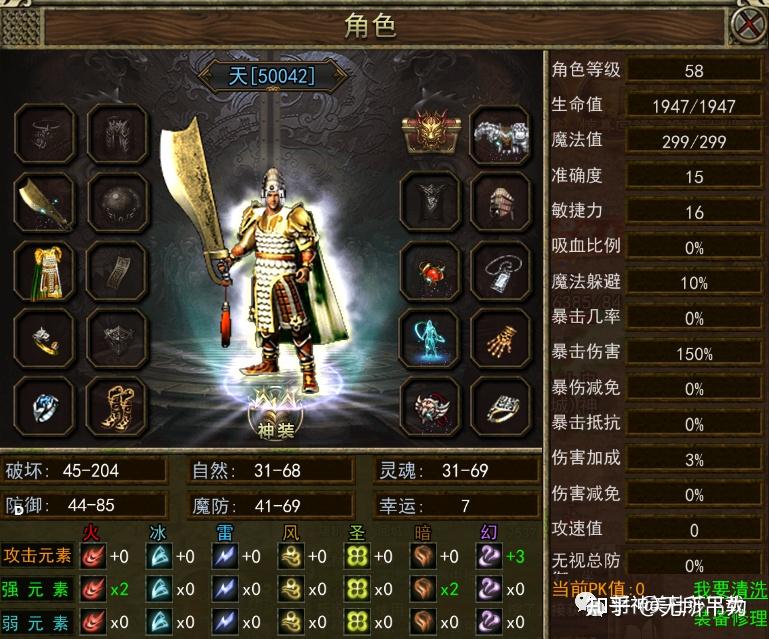Select the golden broadsword weapon slot

click(x=44, y=202)
